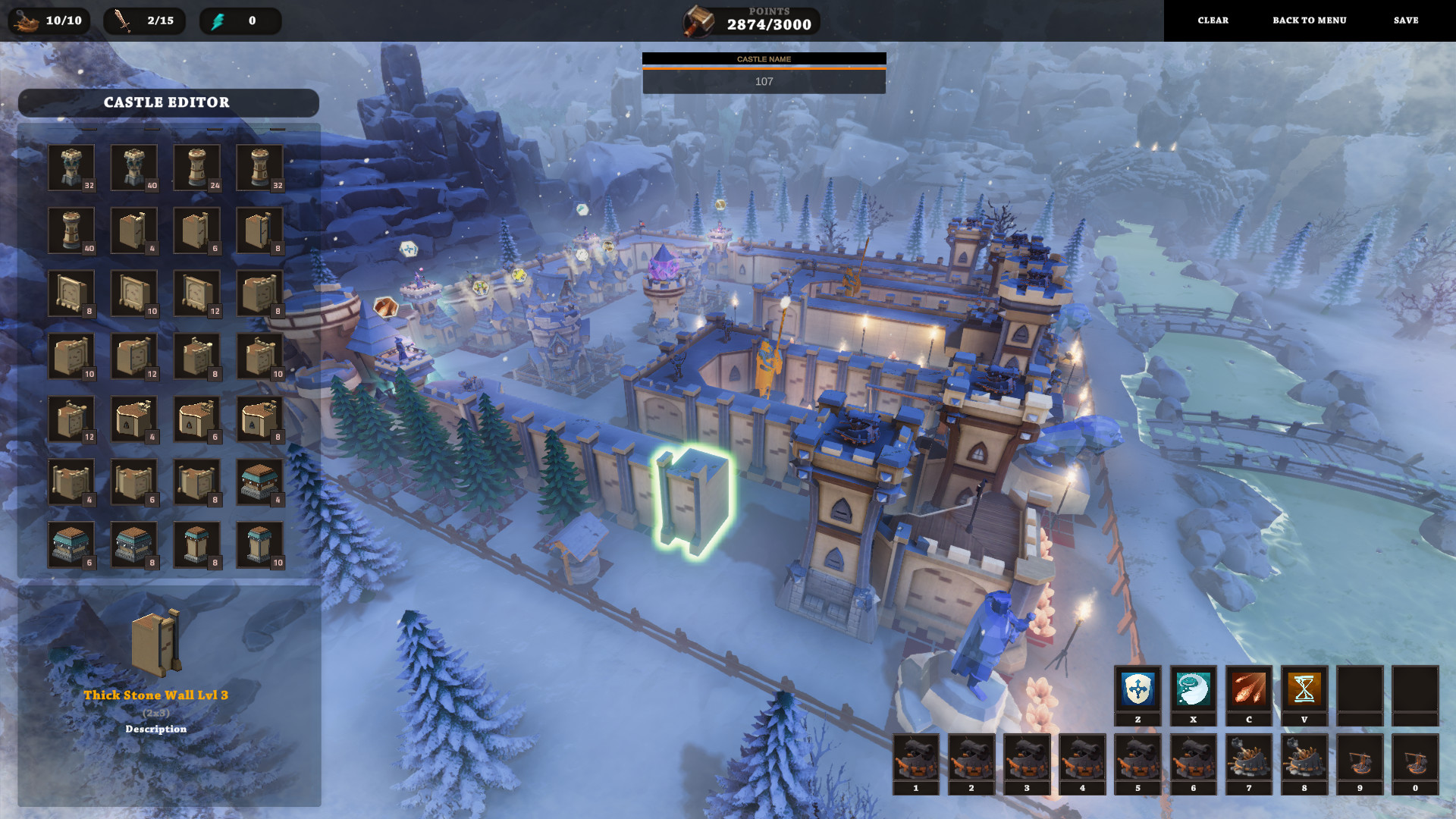Viewport: 1456px width, 819px height.
Task: Select the hourglass ability icon
Action: coord(1304,689)
